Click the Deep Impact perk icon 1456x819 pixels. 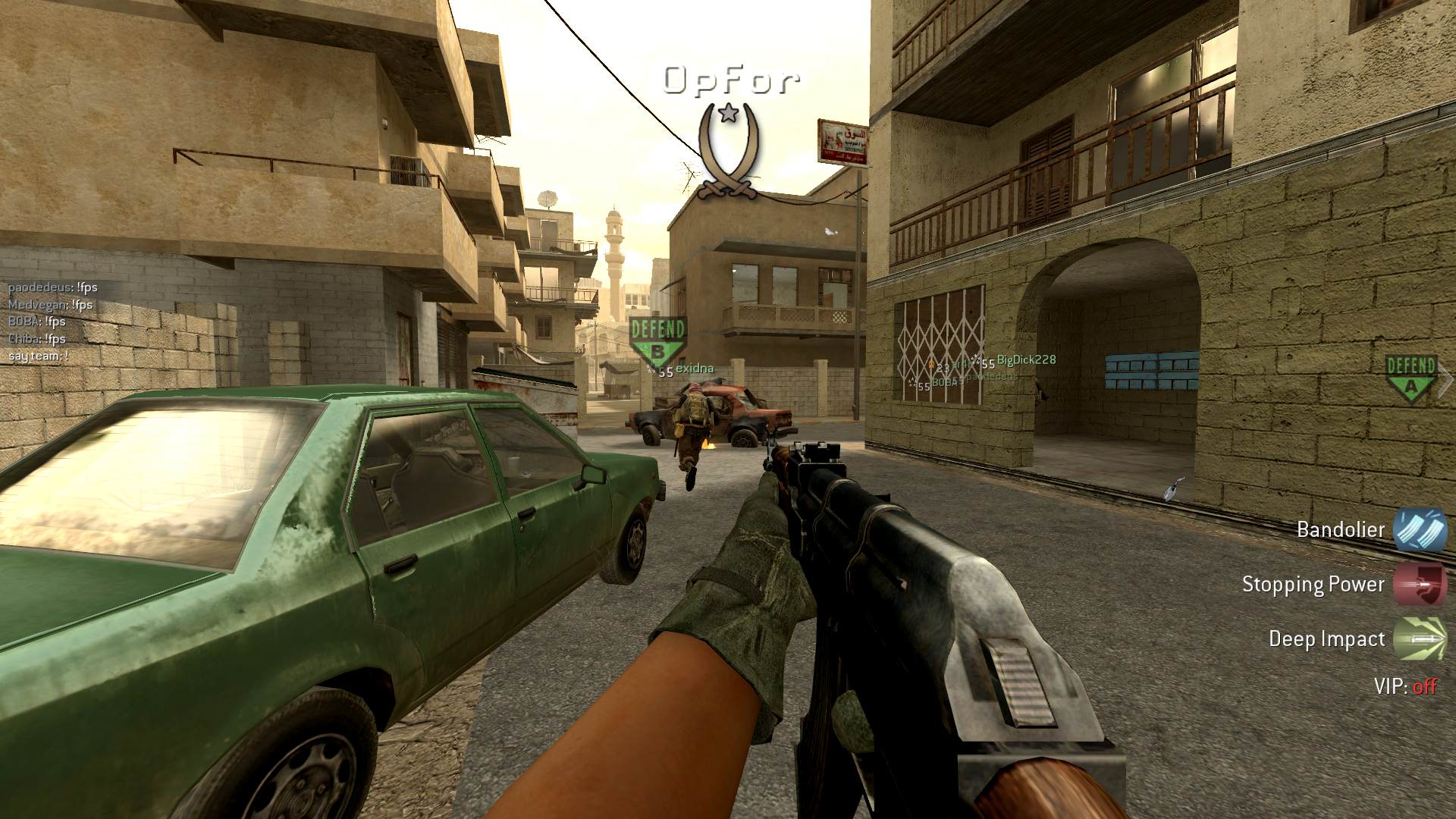tap(1419, 639)
